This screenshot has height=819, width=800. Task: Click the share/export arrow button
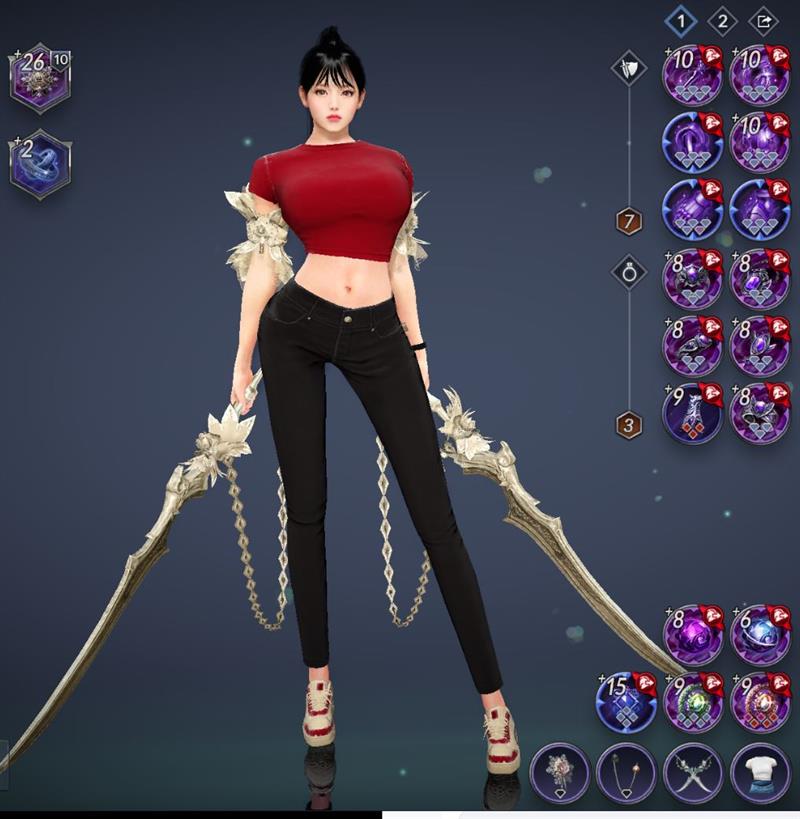coord(764,19)
